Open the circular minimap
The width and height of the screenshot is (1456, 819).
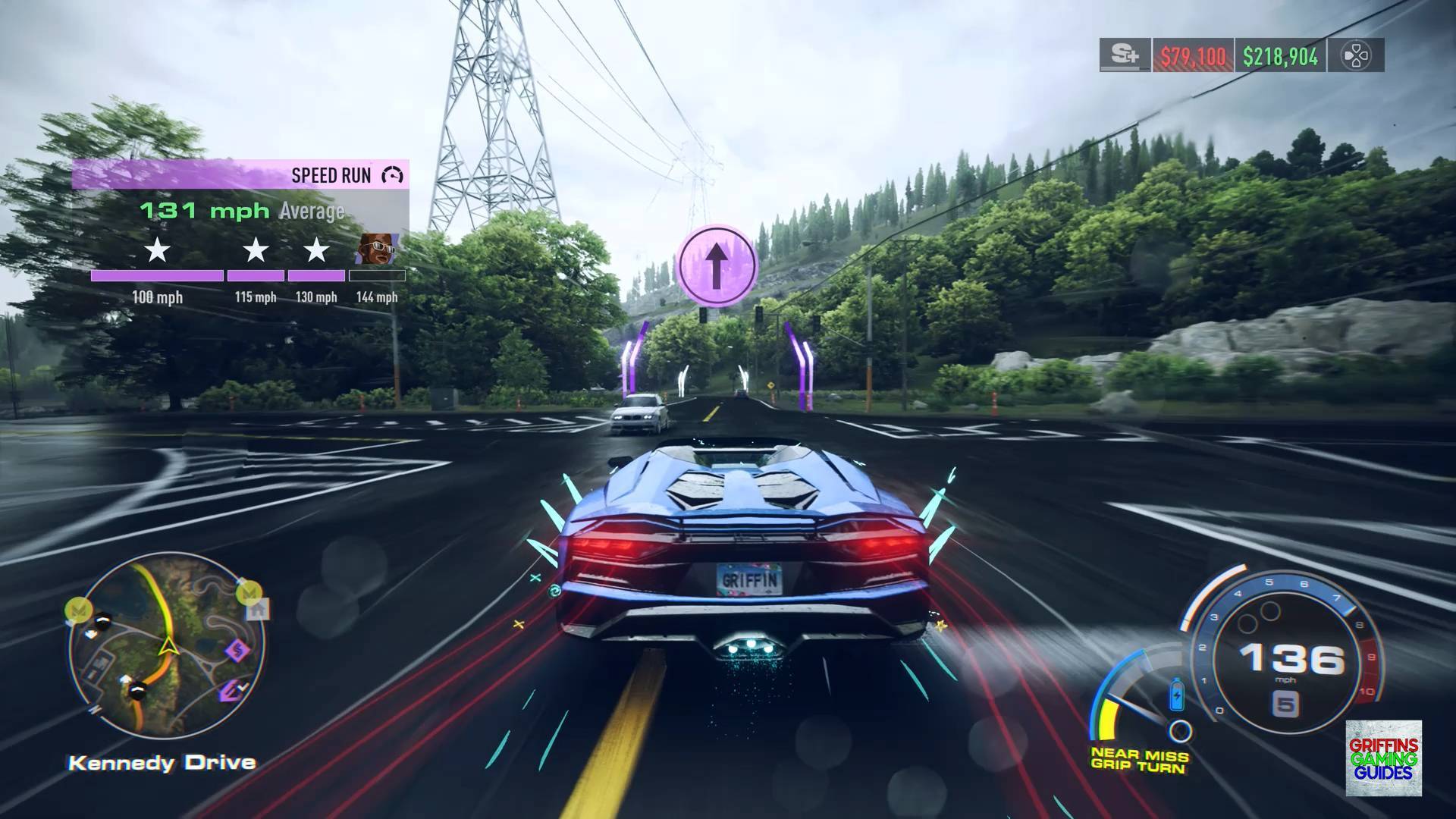point(167,646)
